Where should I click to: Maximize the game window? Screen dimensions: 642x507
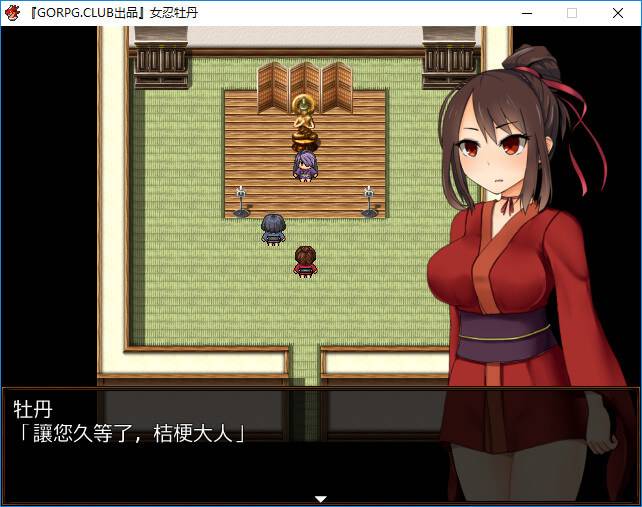pyautogui.click(x=572, y=13)
